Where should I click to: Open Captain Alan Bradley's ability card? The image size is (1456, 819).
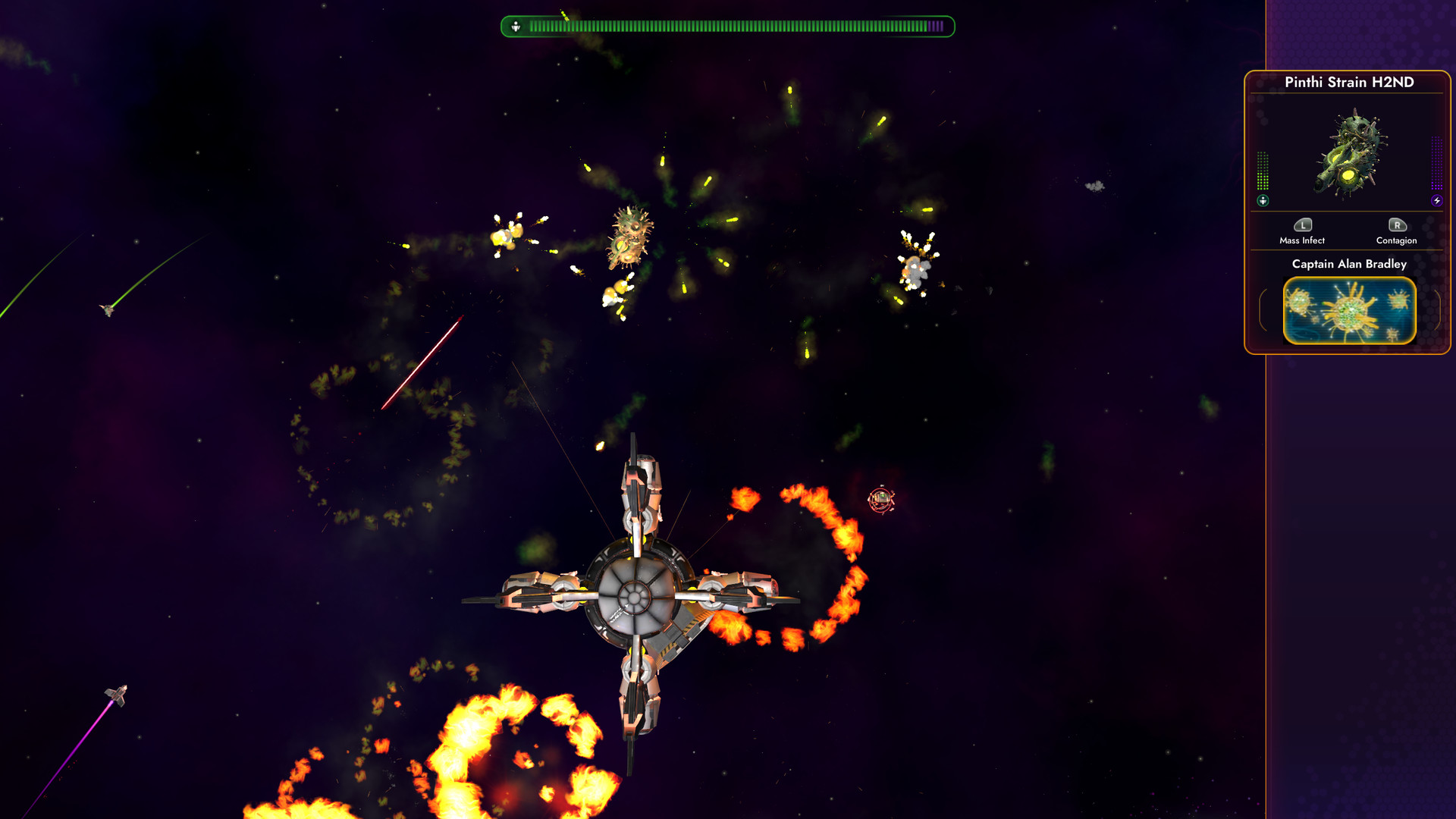1349,309
